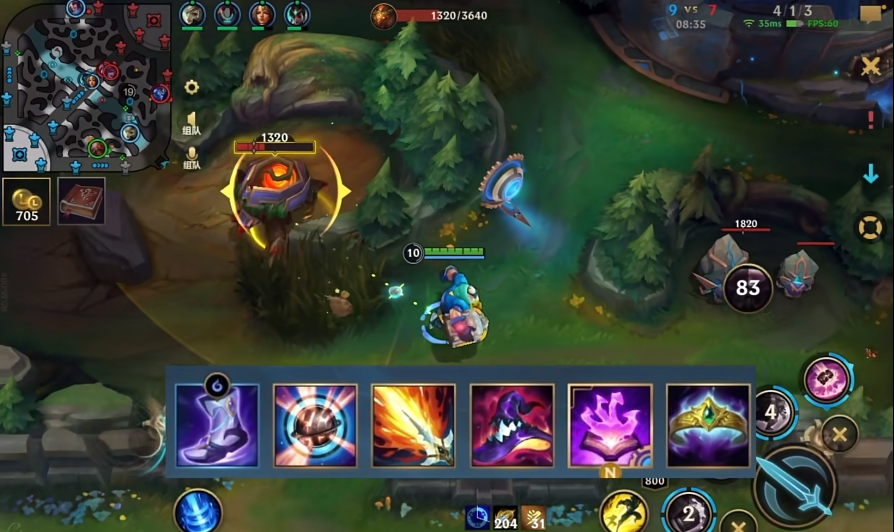Image resolution: width=894 pixels, height=532 pixels.
Task: Select the glowing purple spellbook item
Action: [x=610, y=426]
